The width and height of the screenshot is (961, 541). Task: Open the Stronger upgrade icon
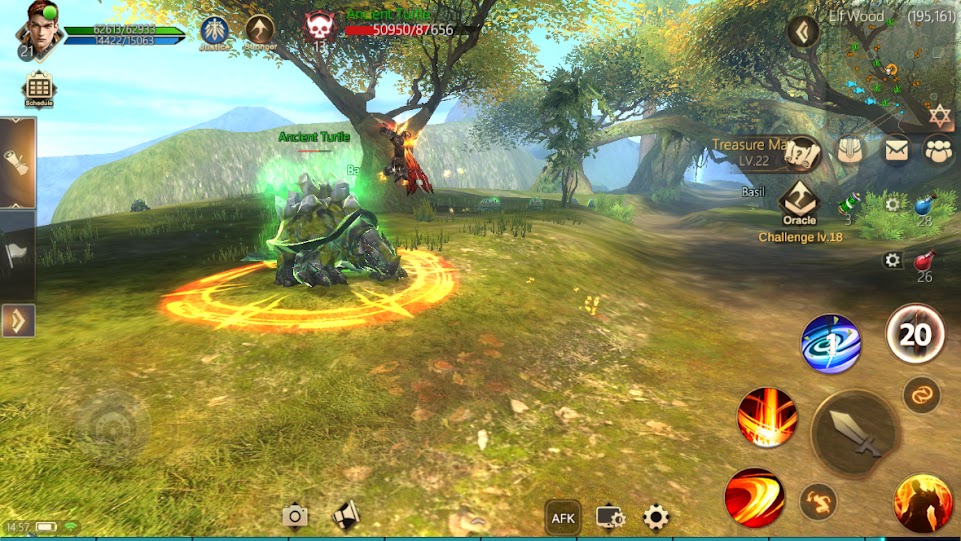(x=260, y=30)
